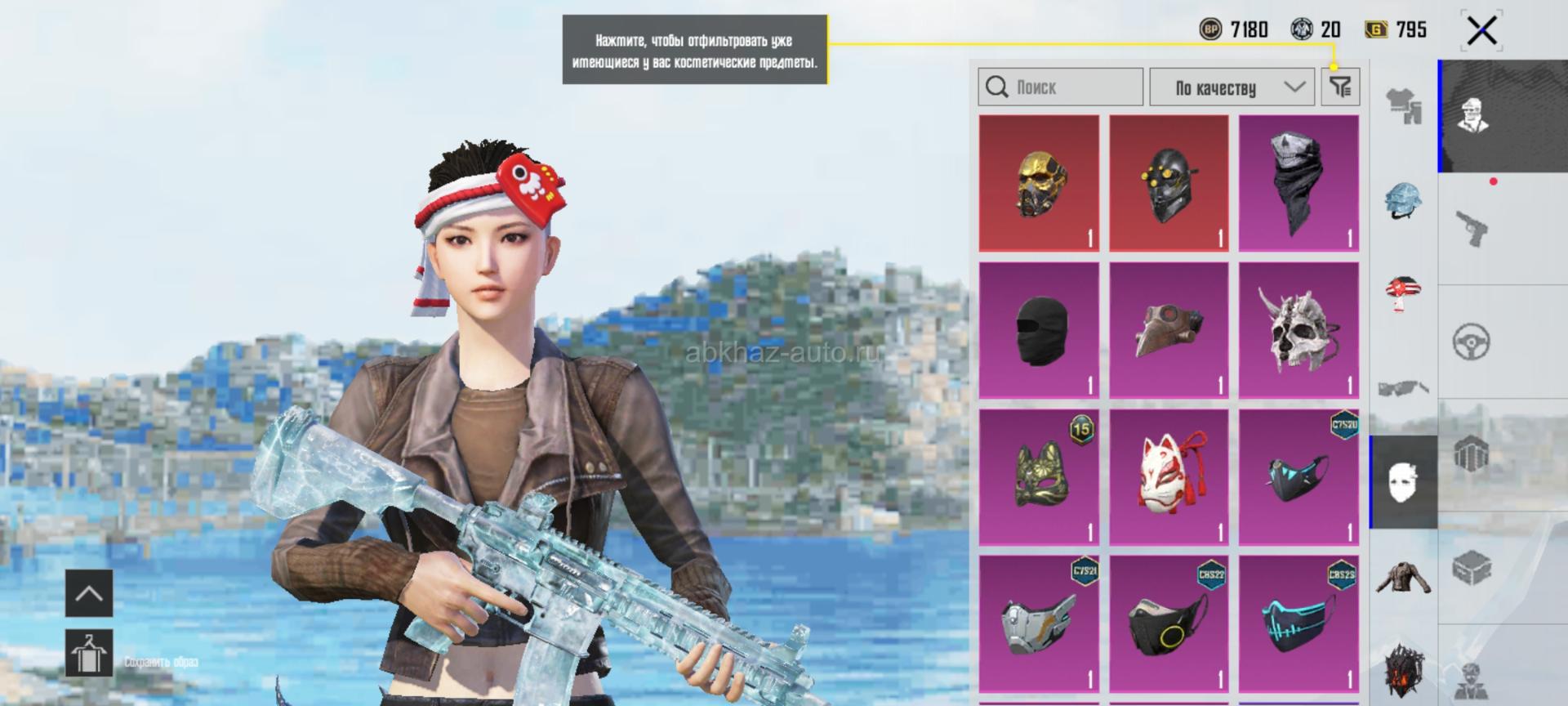Type in the Поиск search field
Screen dimensions: 1568x706
click(x=1060, y=87)
